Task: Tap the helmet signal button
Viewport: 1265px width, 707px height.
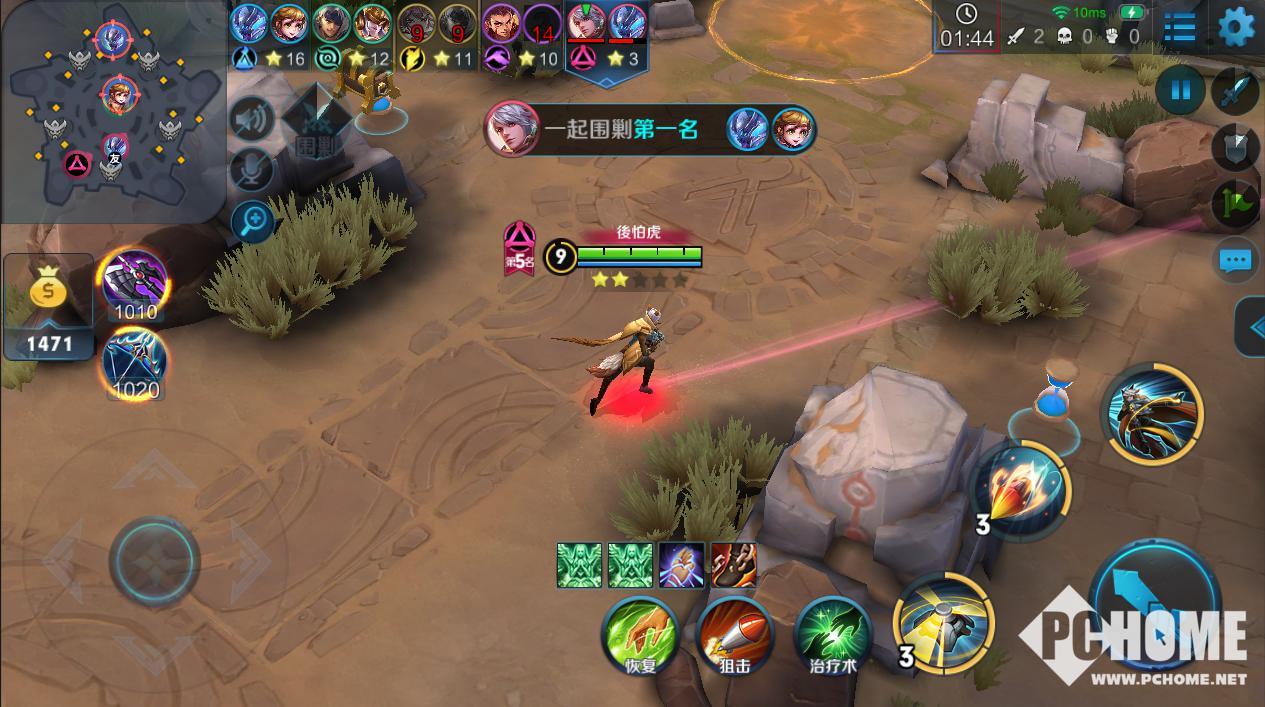Action: (1236, 148)
